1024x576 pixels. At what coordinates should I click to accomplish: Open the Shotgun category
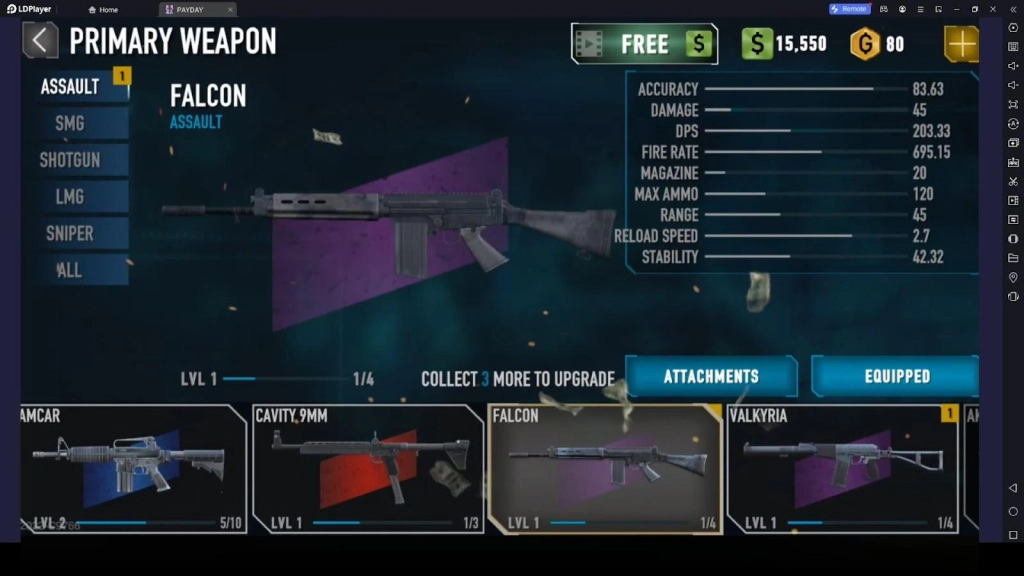72,160
